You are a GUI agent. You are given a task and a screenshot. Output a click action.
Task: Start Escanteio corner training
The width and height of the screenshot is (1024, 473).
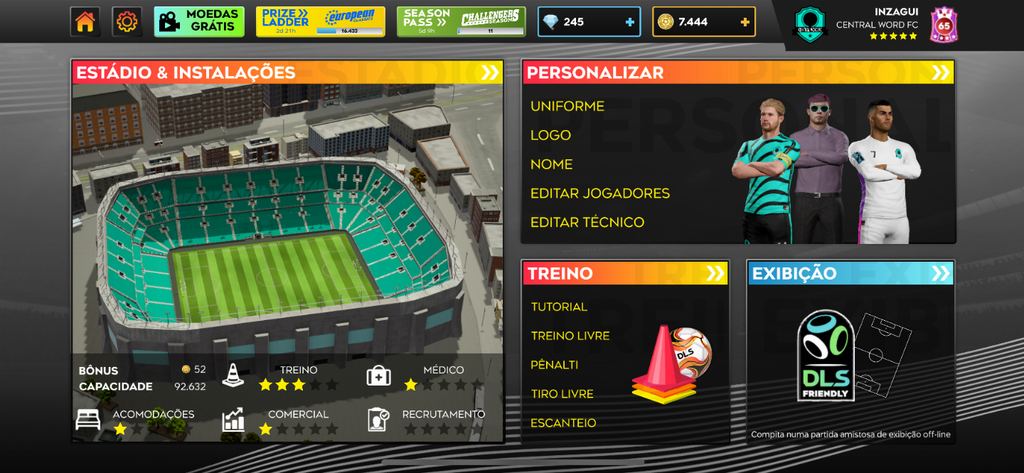point(563,423)
